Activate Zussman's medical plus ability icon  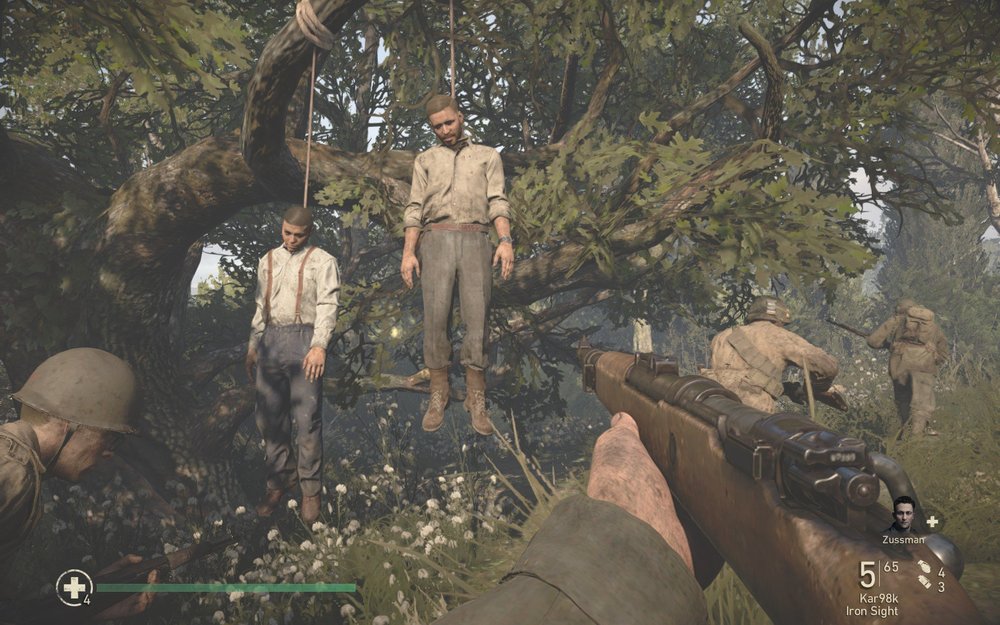pos(932,521)
